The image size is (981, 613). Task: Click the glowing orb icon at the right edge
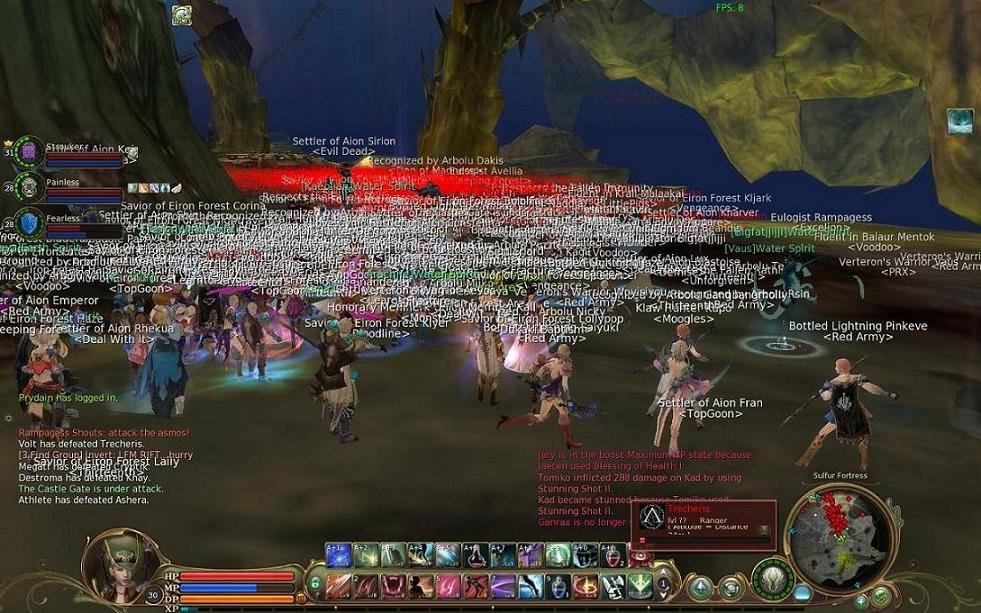960,122
